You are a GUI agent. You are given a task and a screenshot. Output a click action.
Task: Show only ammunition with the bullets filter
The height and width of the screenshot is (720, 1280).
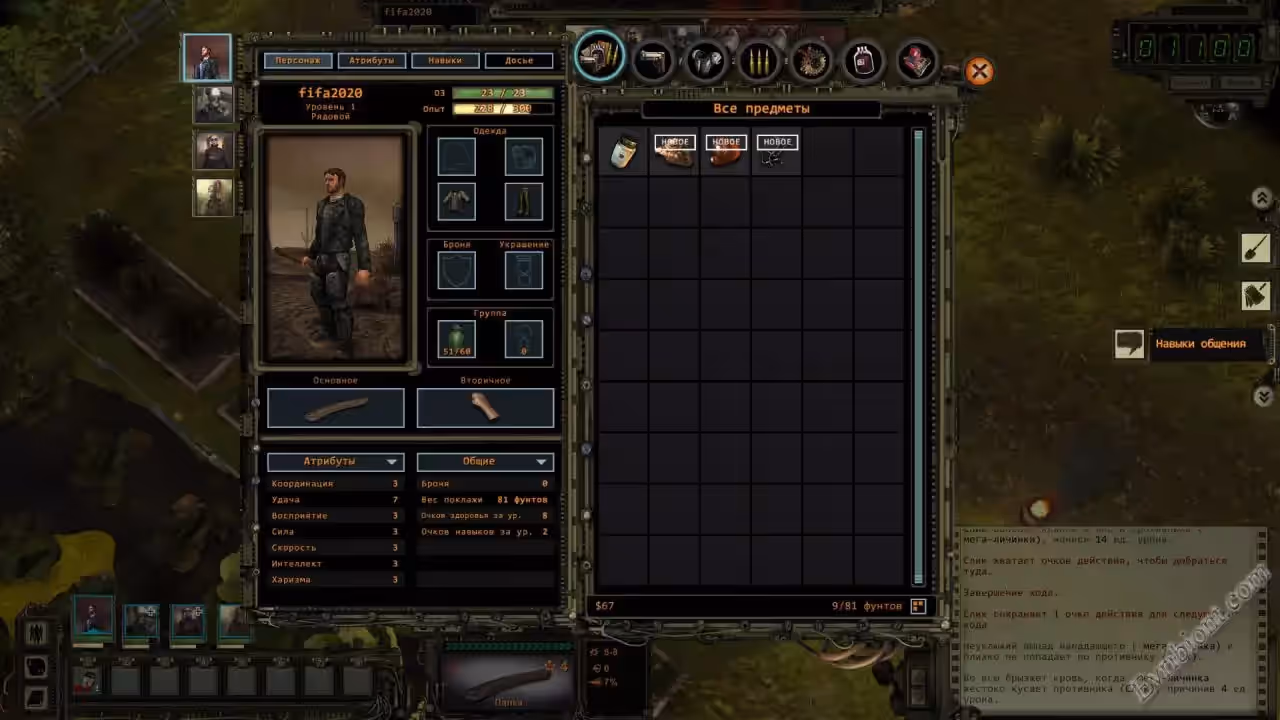coord(758,61)
